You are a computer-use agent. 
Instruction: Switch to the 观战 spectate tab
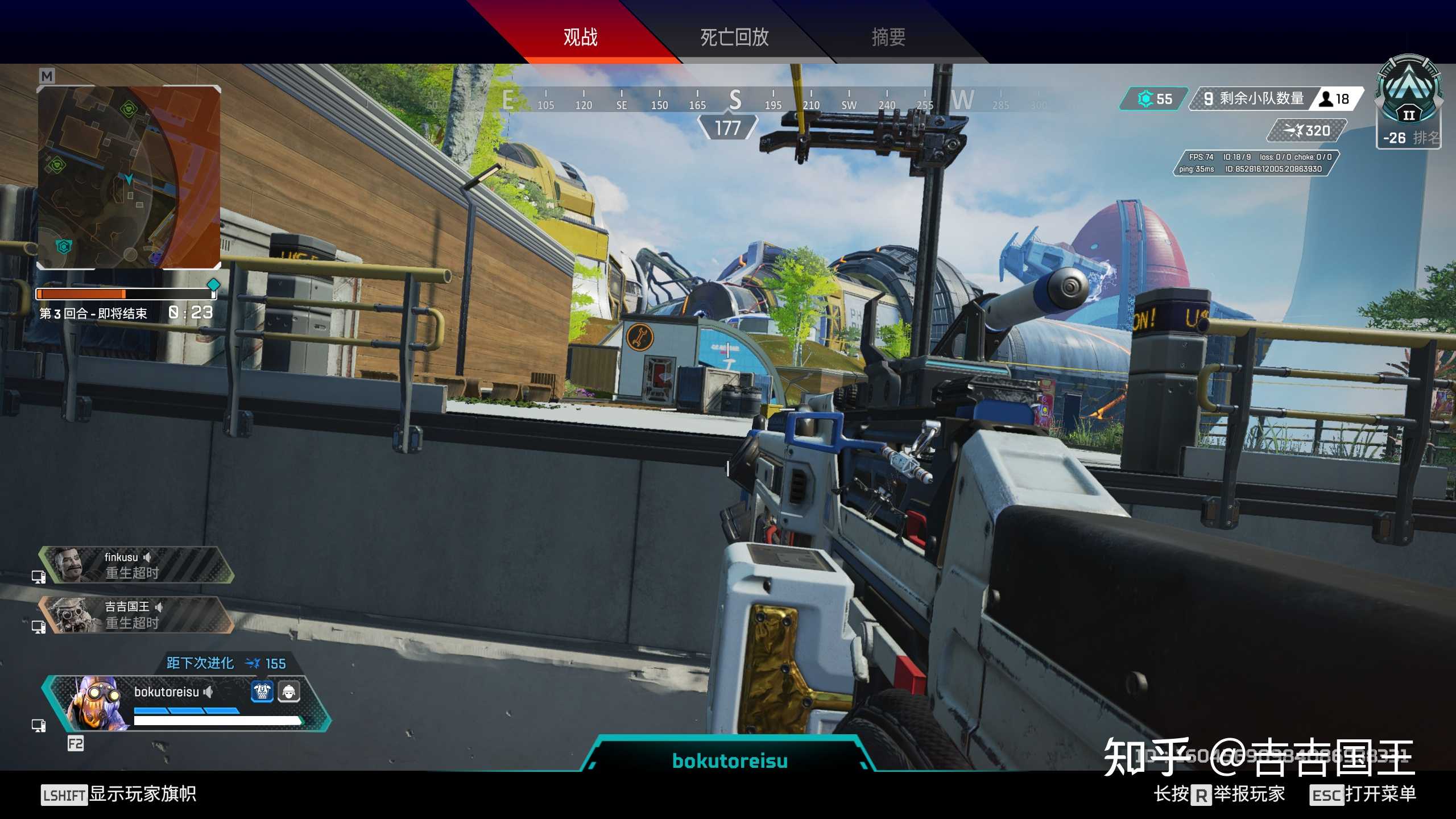tap(580, 38)
